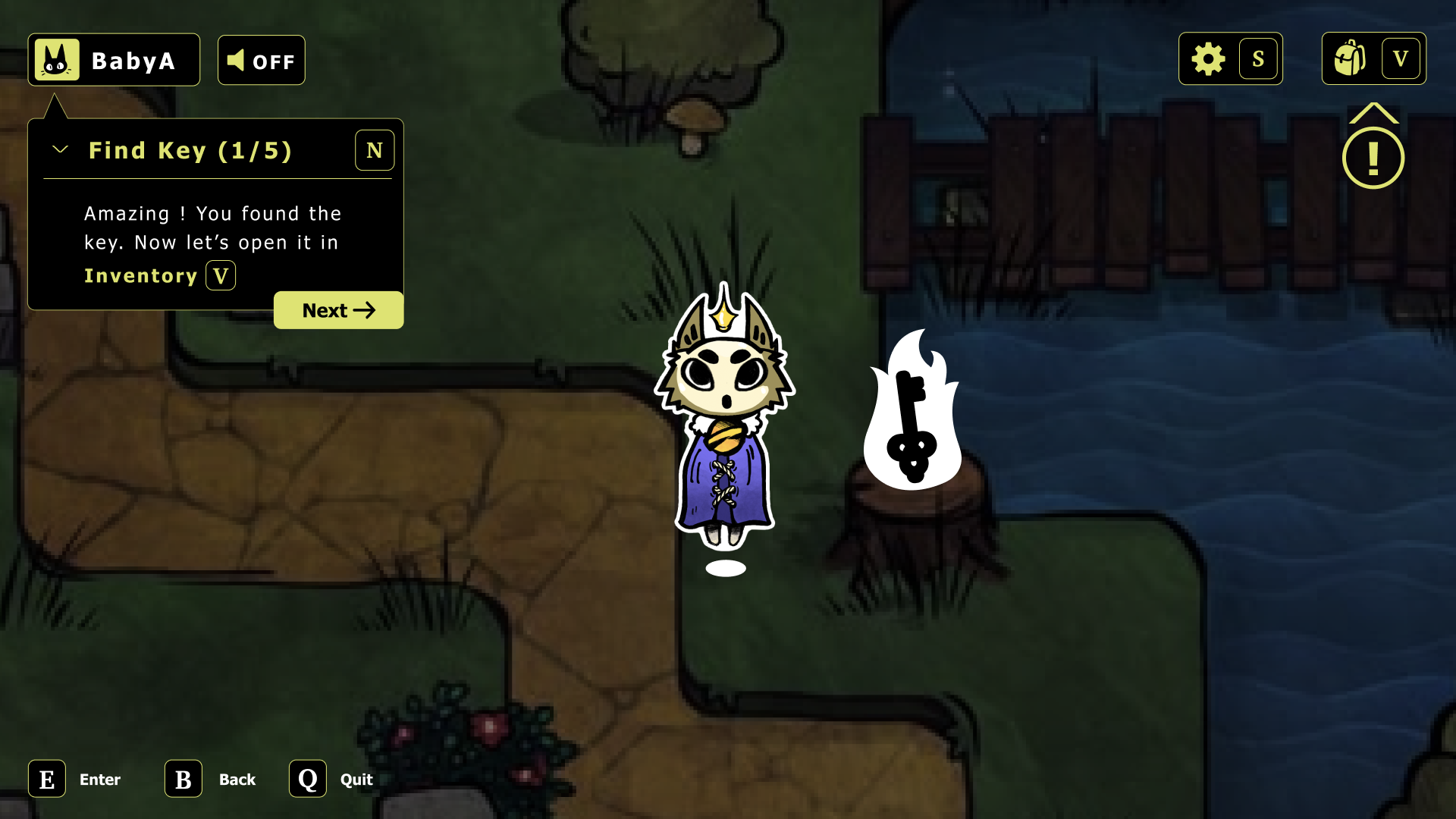Click the BabyA cat avatar icon
1456x819 pixels.
[x=56, y=59]
